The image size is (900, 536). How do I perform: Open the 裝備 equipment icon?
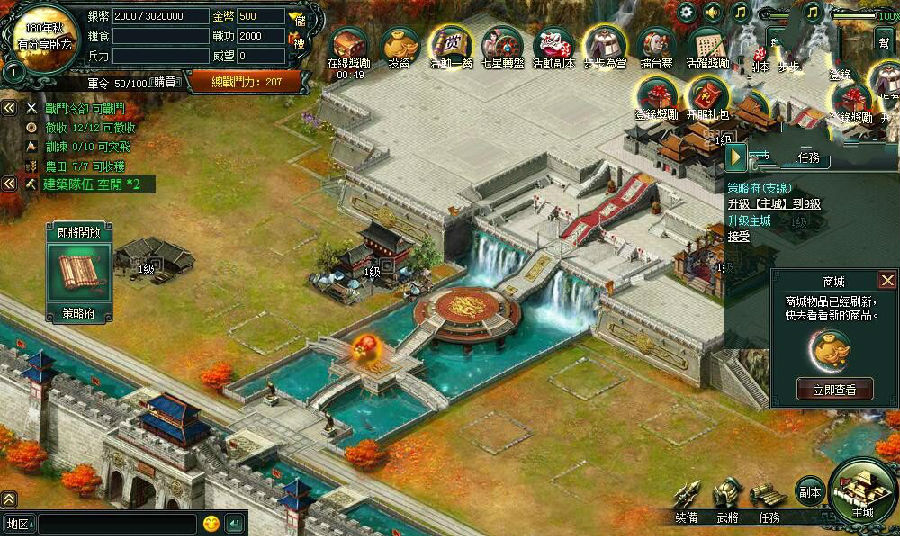688,494
